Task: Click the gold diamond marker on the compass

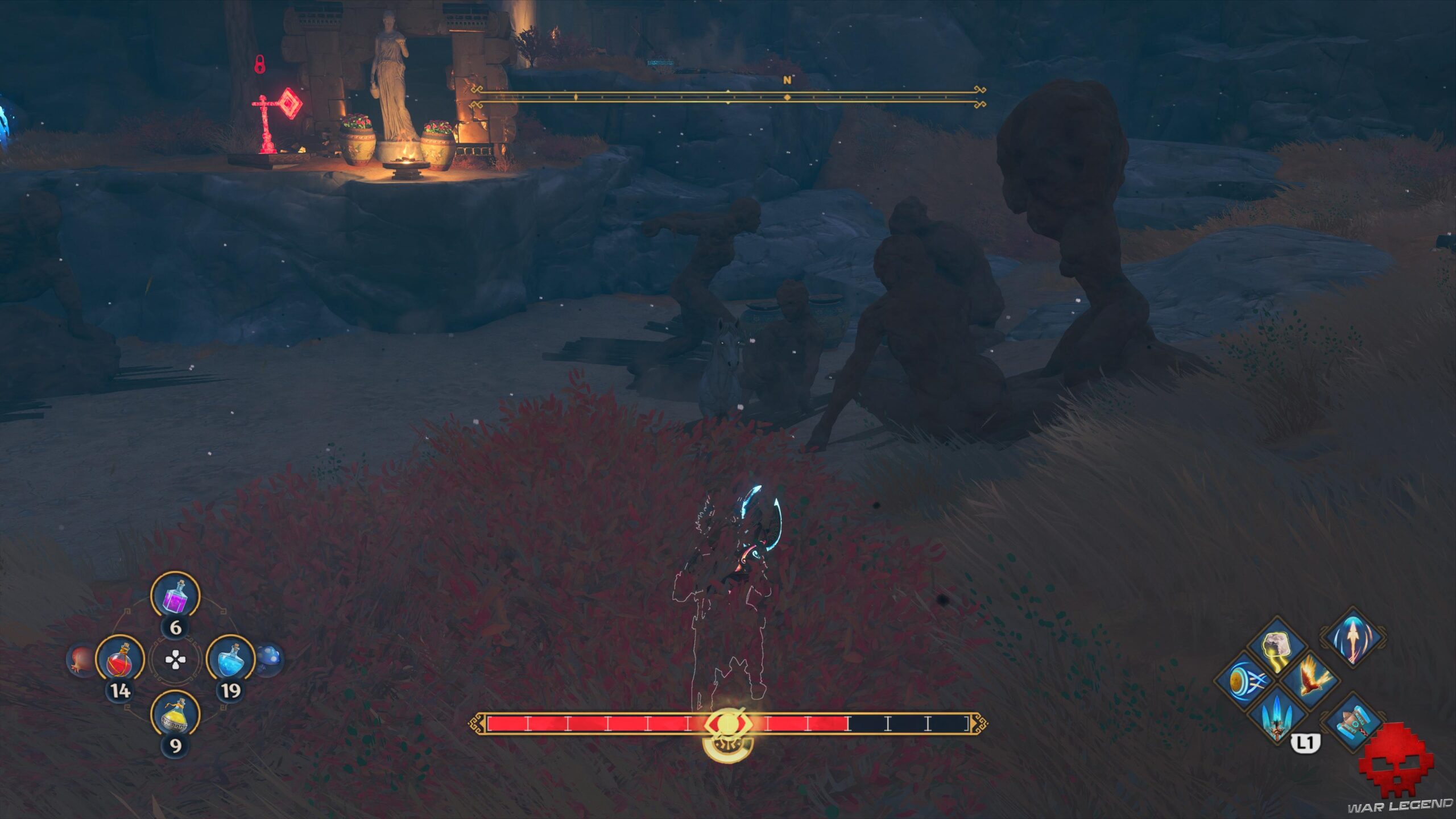Action: [x=787, y=98]
